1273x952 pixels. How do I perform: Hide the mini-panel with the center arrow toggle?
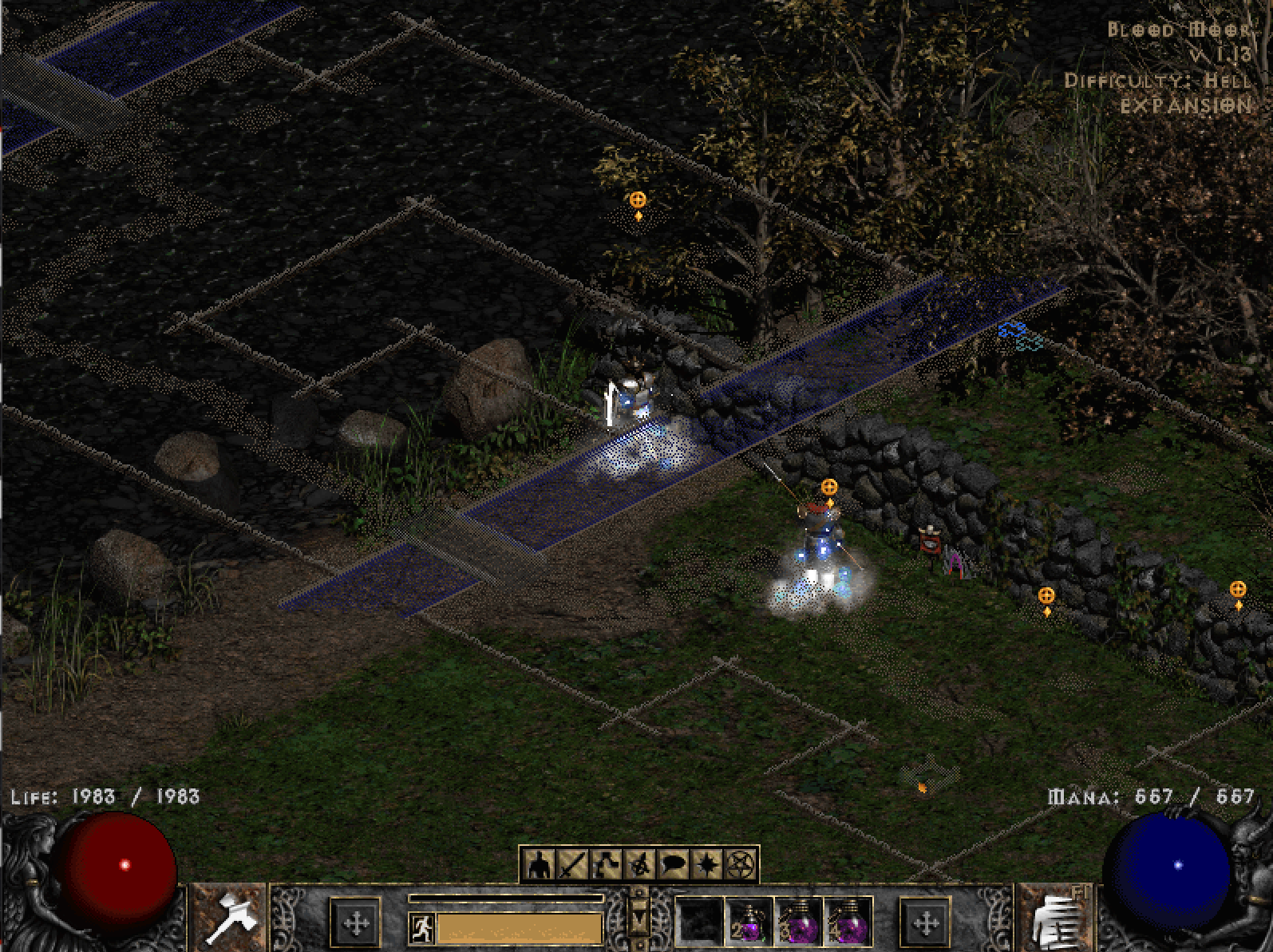(638, 918)
